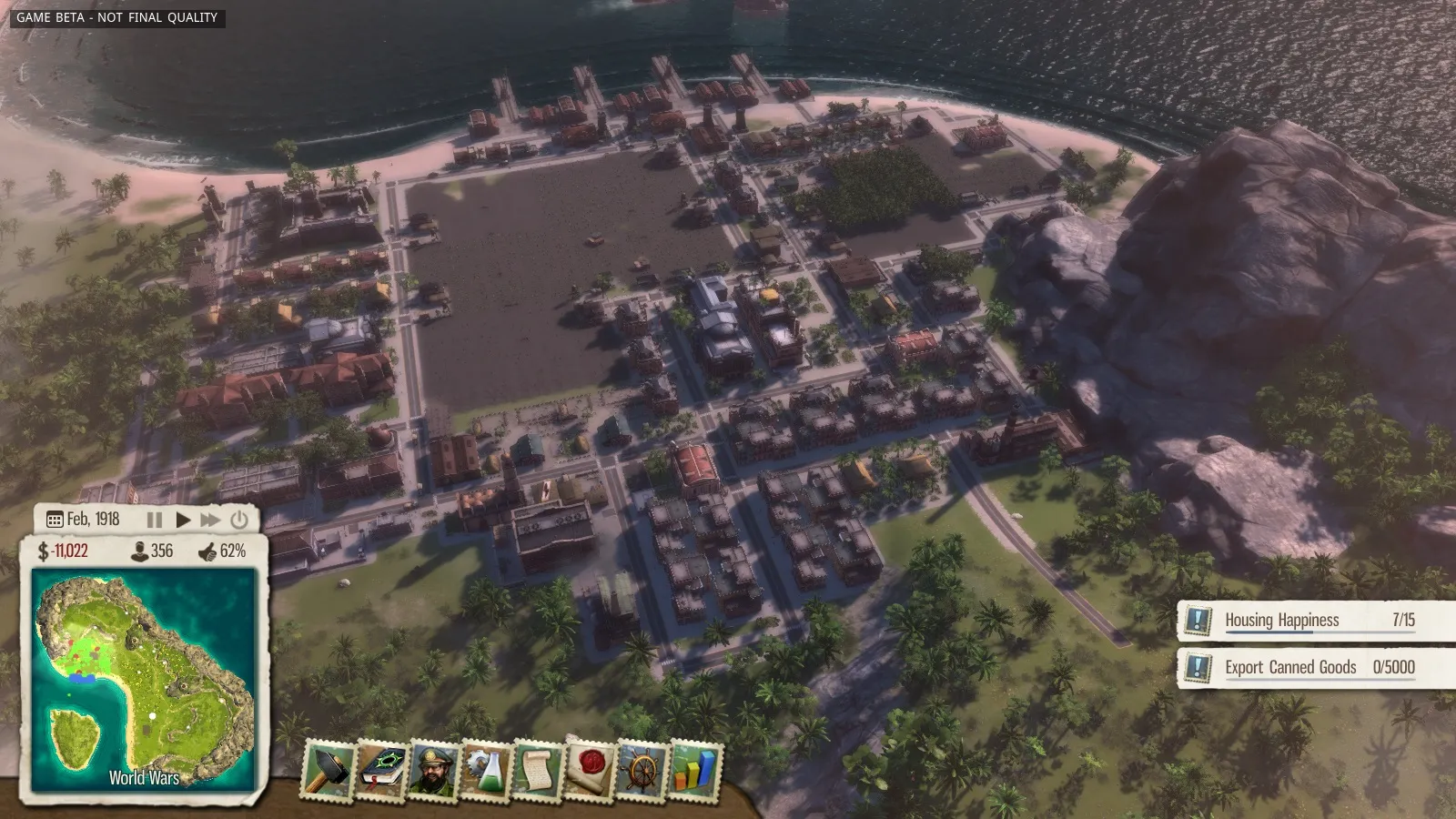Screen dimensions: 1456x819
Task: Open the red wax seal document stamp
Action: point(590,770)
